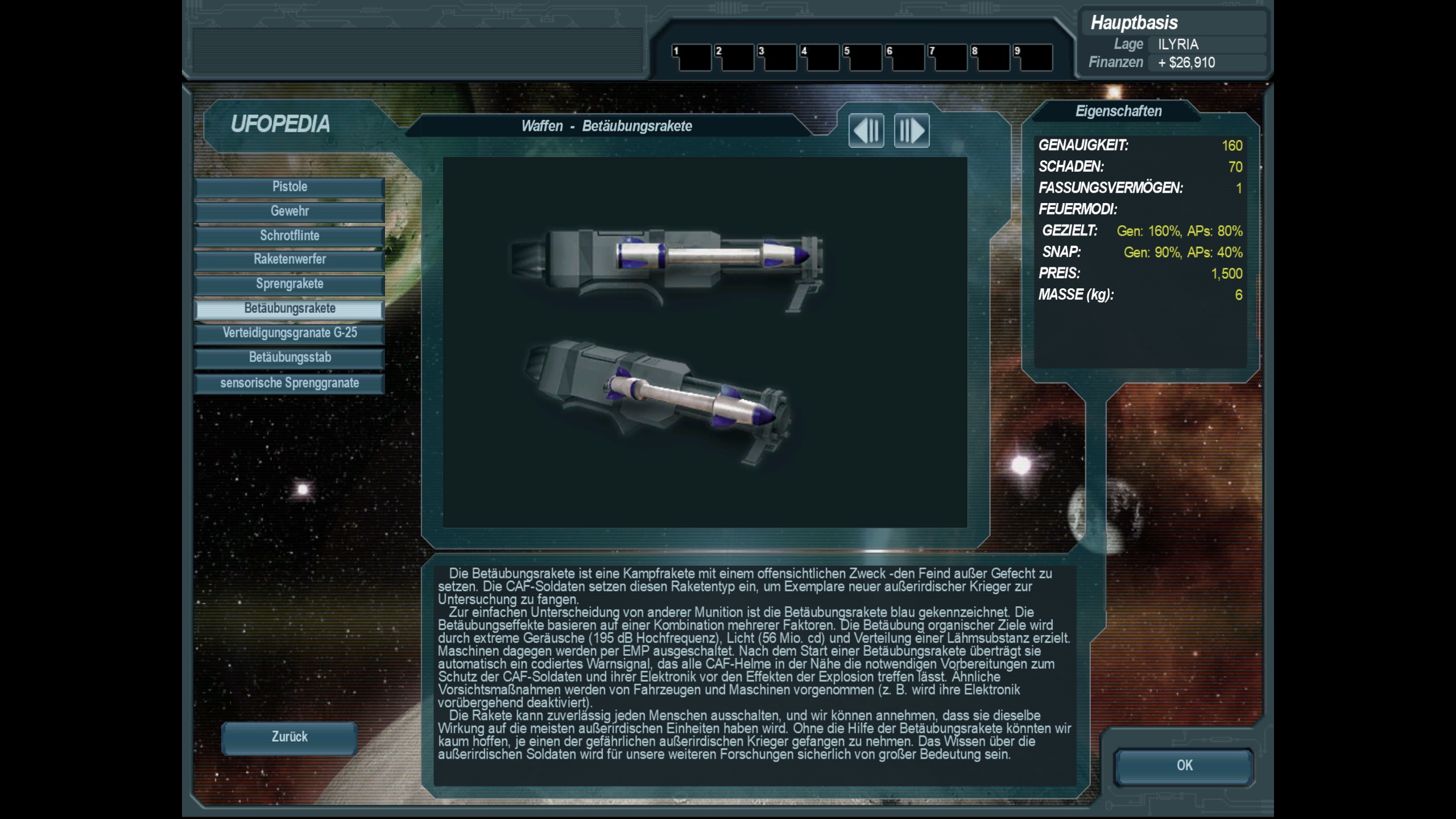Go to the previous UFOpedia entry arrow

(866, 130)
